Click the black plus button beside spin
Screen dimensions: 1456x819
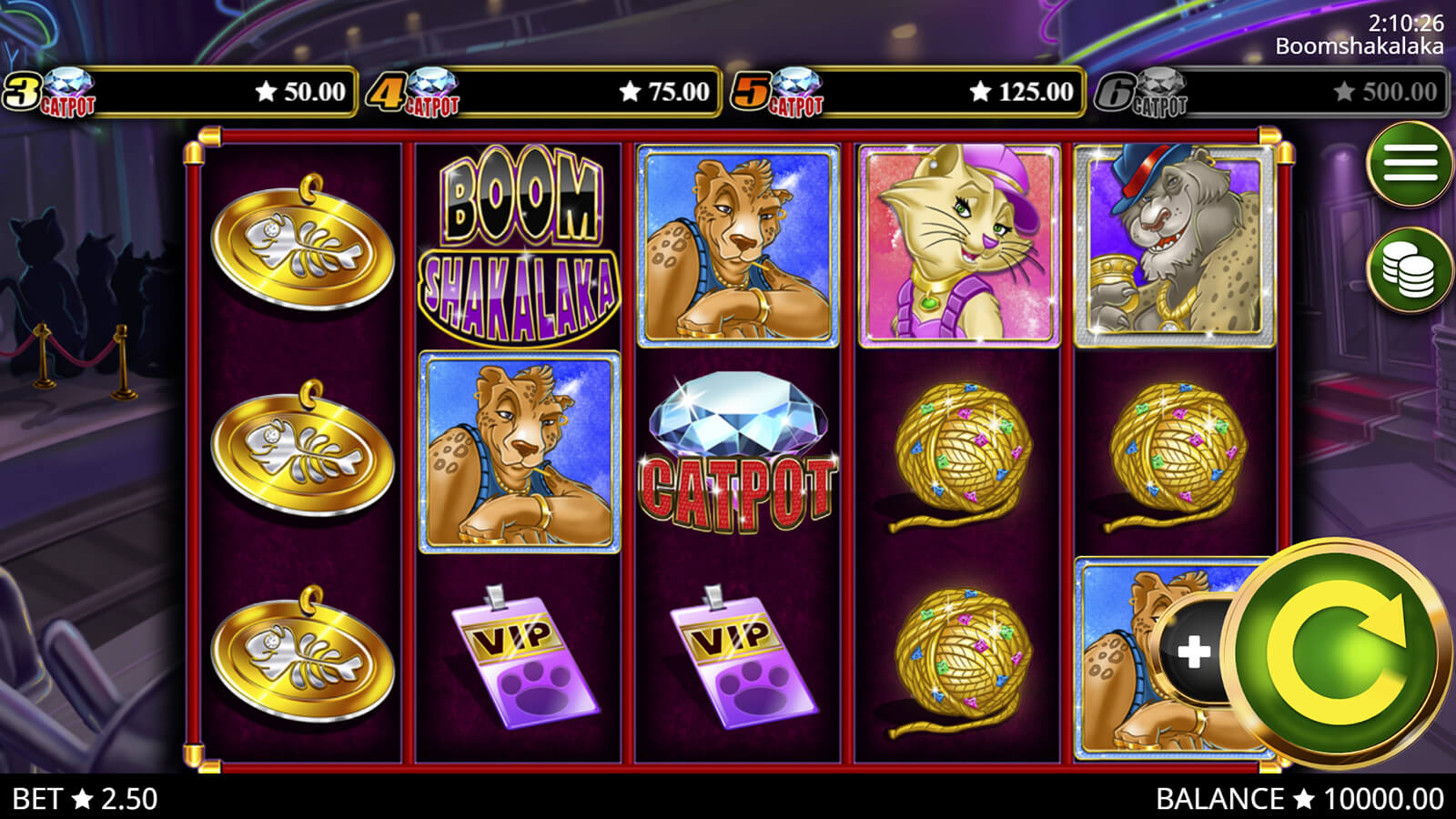tap(1193, 651)
